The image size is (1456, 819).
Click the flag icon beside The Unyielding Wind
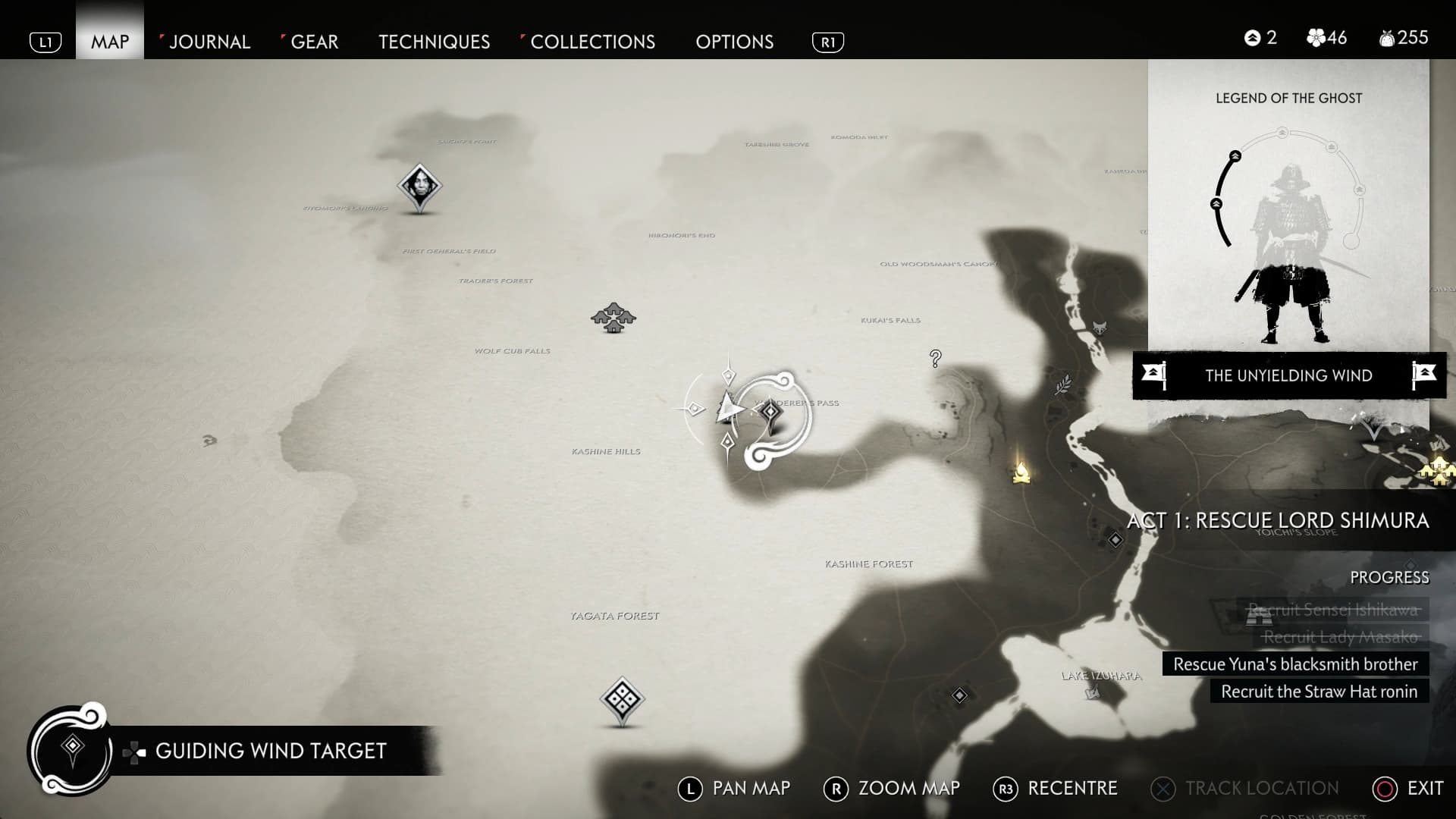pos(1153,372)
